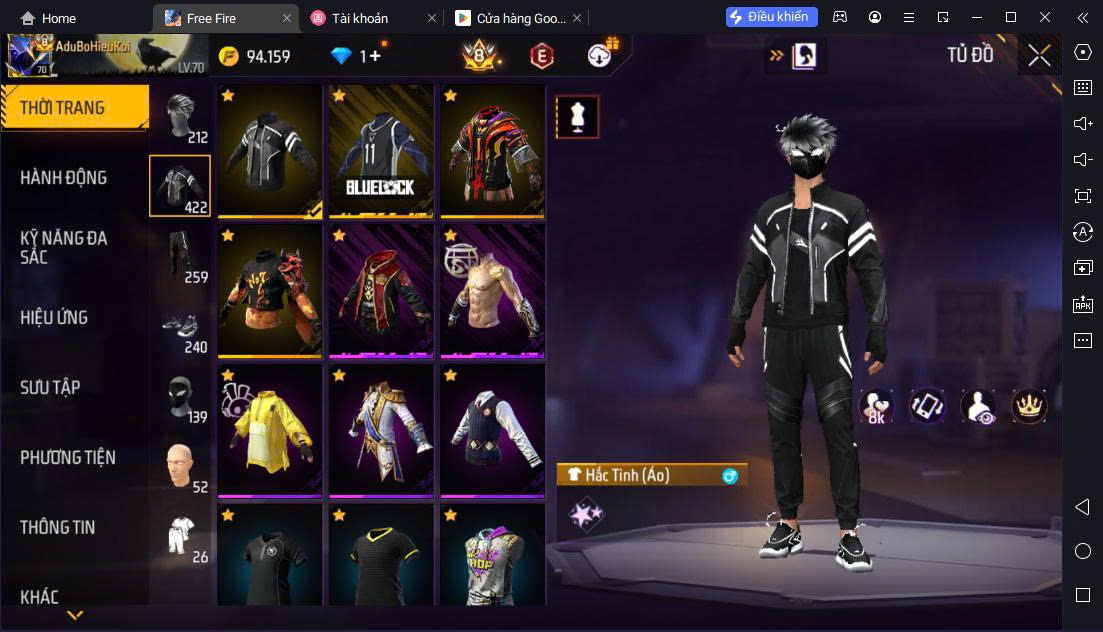This screenshot has height=632, width=1103.
Task: Choose the Blue Lock number 11 jersey
Action: coord(381,150)
